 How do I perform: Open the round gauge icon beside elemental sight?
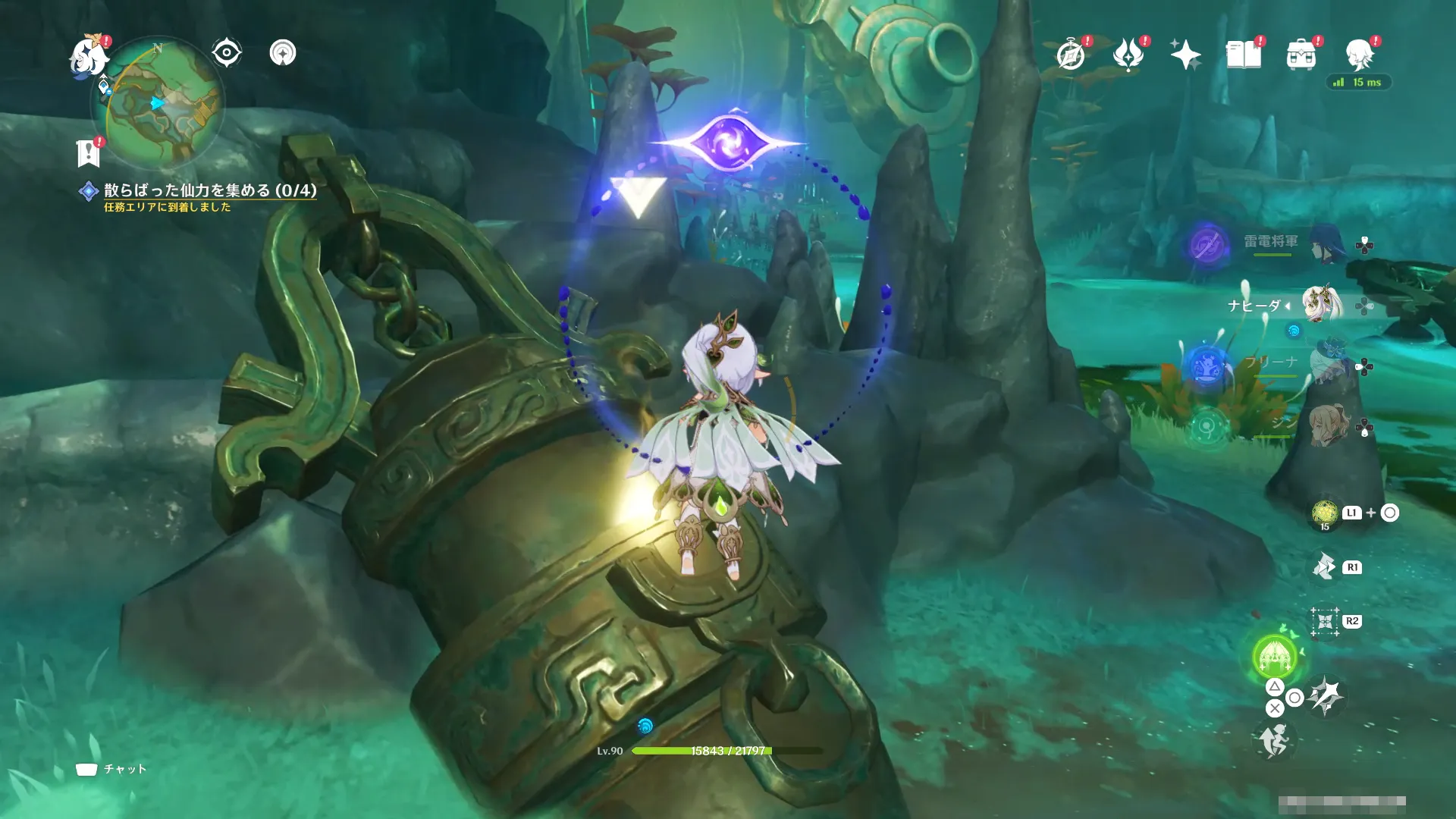[283, 53]
